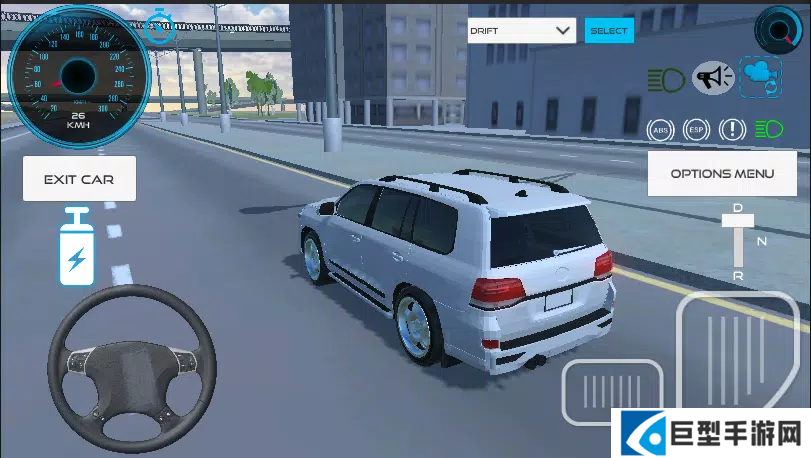Switch the camera view
This screenshot has width=811, height=458.
760,77
